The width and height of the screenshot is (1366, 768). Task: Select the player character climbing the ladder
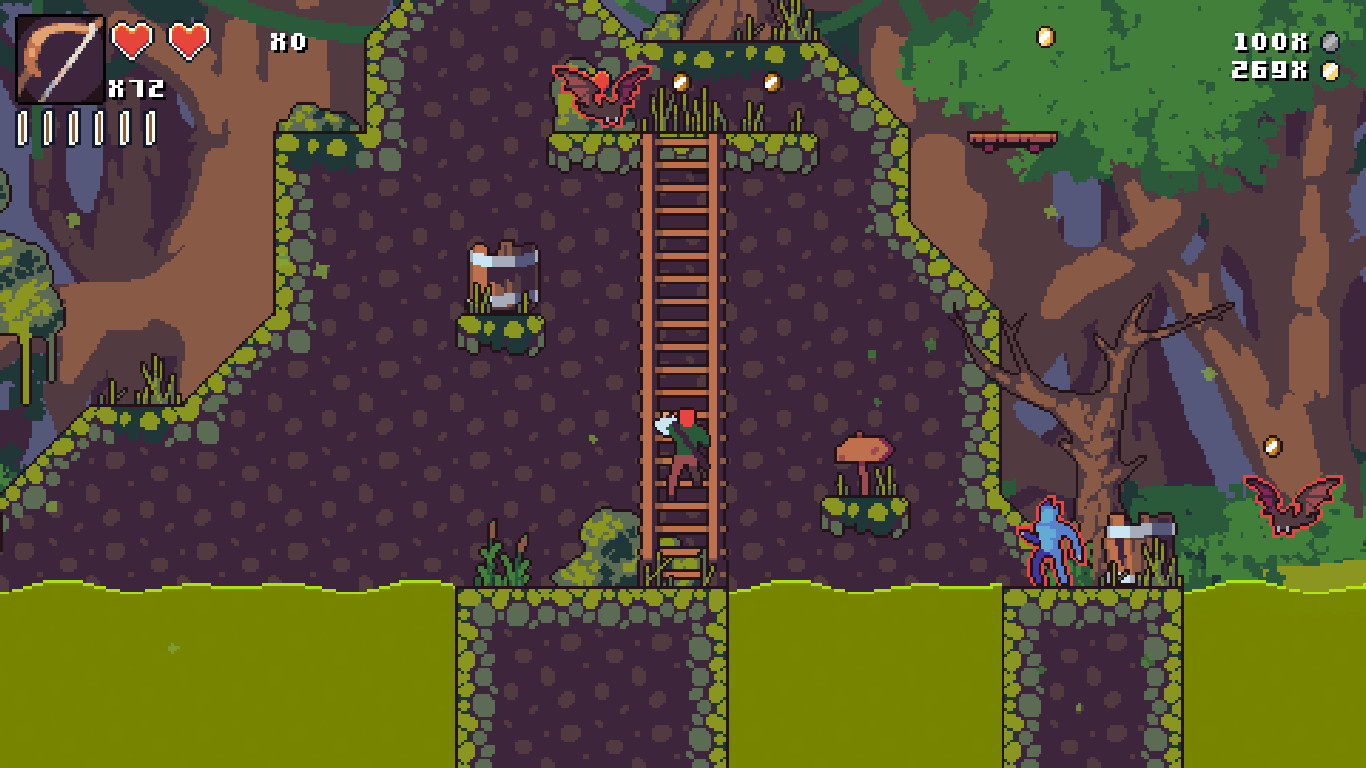click(683, 445)
